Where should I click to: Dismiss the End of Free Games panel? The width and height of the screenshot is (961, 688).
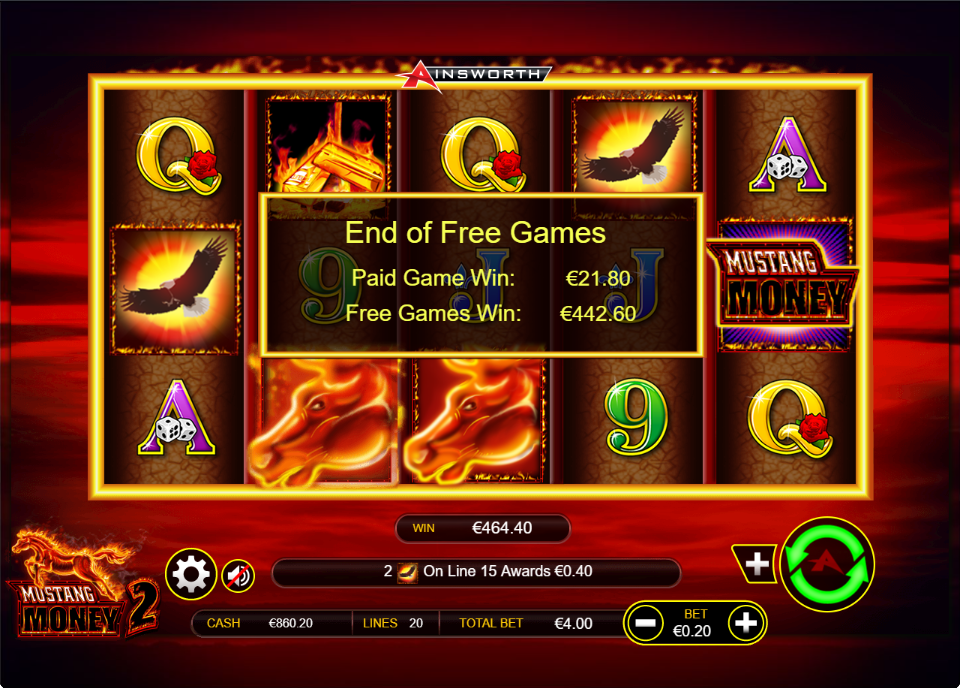(479, 274)
